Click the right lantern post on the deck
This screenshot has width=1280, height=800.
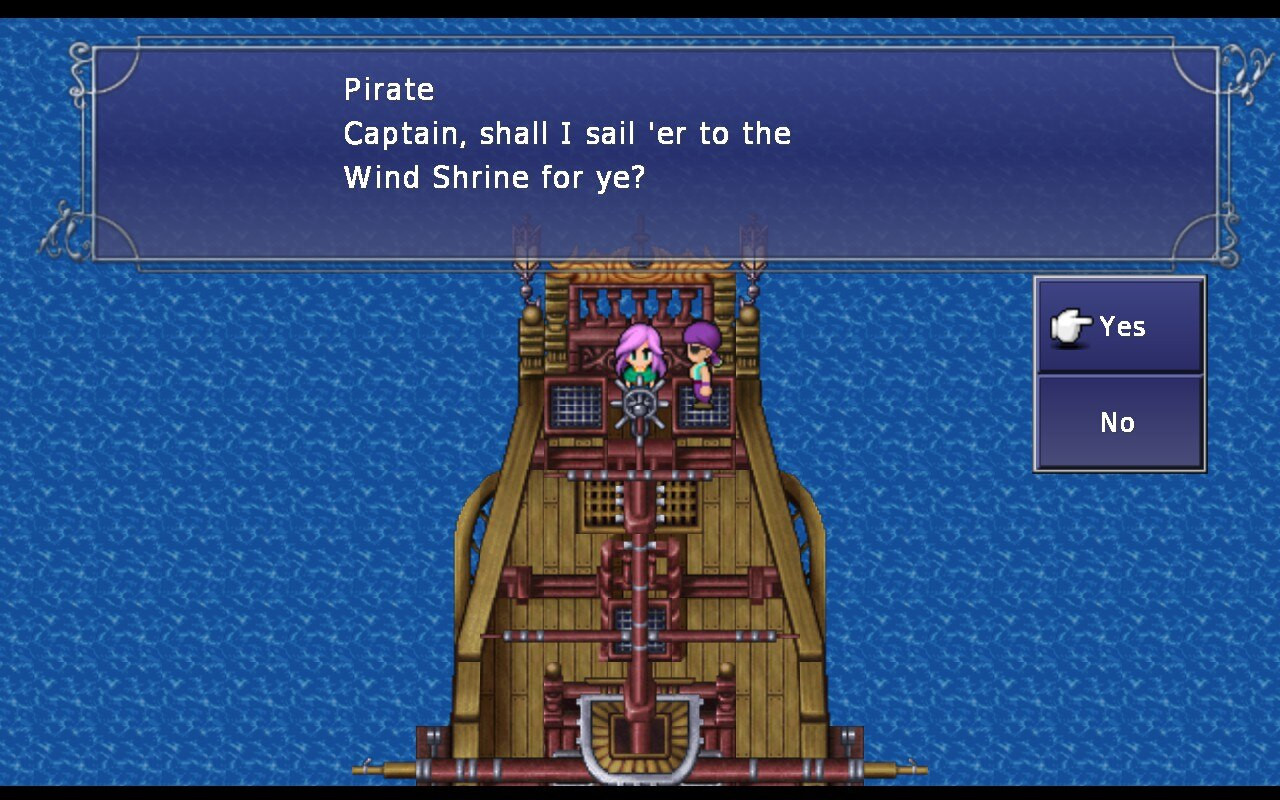click(753, 290)
